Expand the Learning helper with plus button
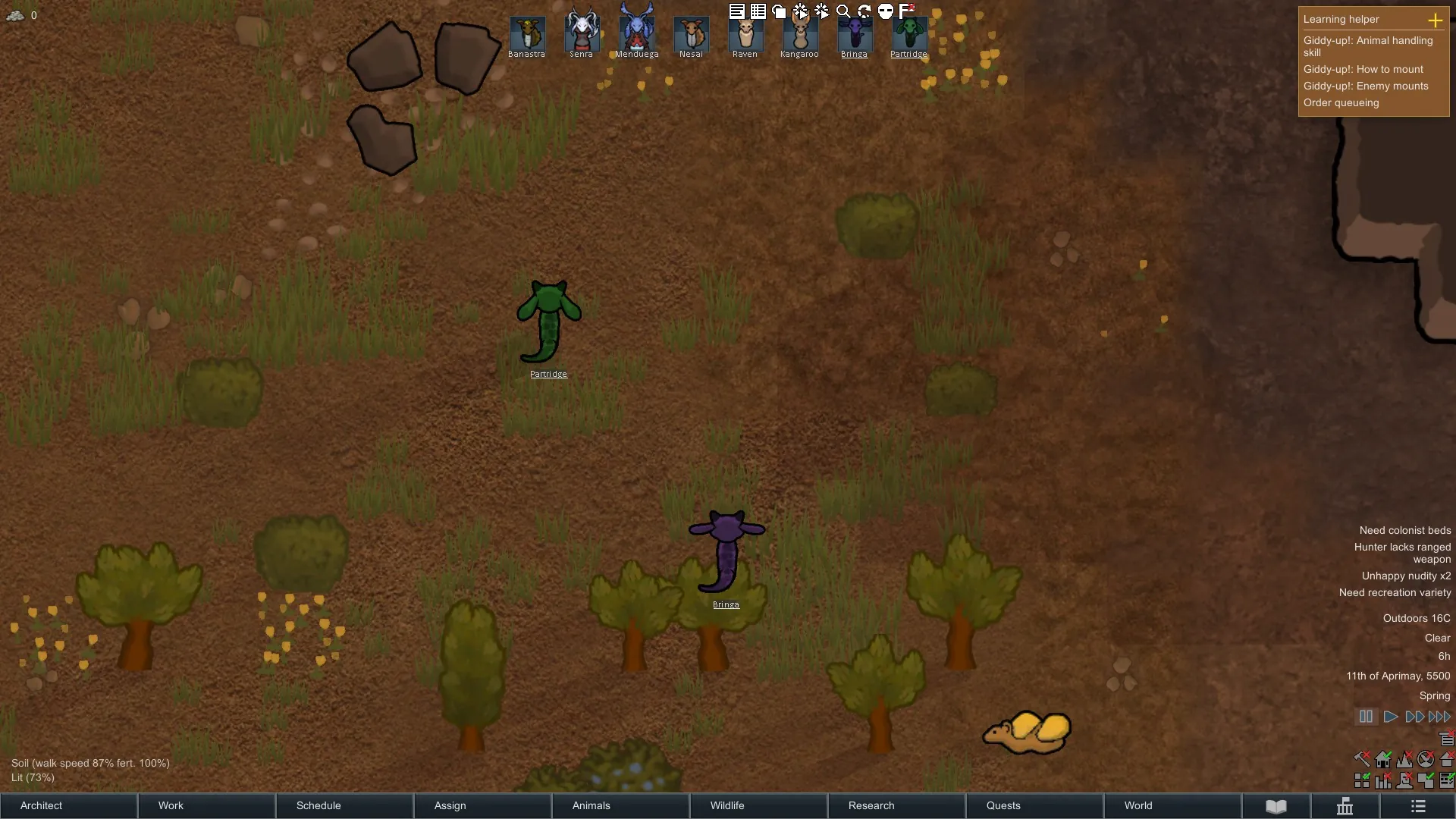Viewport: 1456px width, 819px height. 1435,20
